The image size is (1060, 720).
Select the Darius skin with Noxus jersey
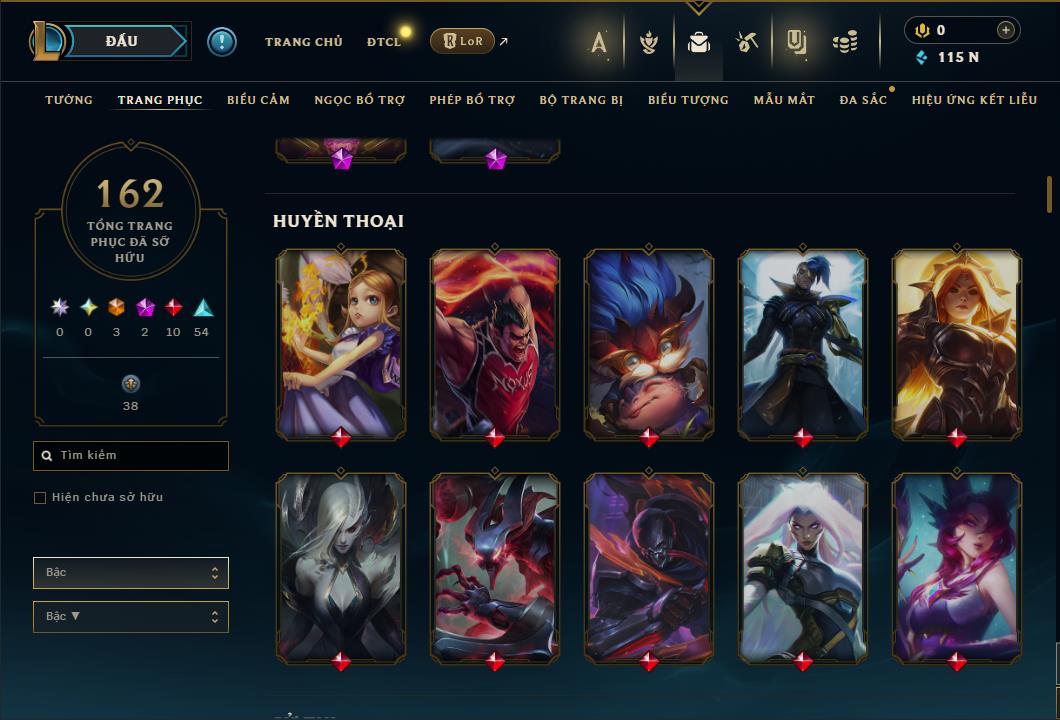pyautogui.click(x=495, y=343)
